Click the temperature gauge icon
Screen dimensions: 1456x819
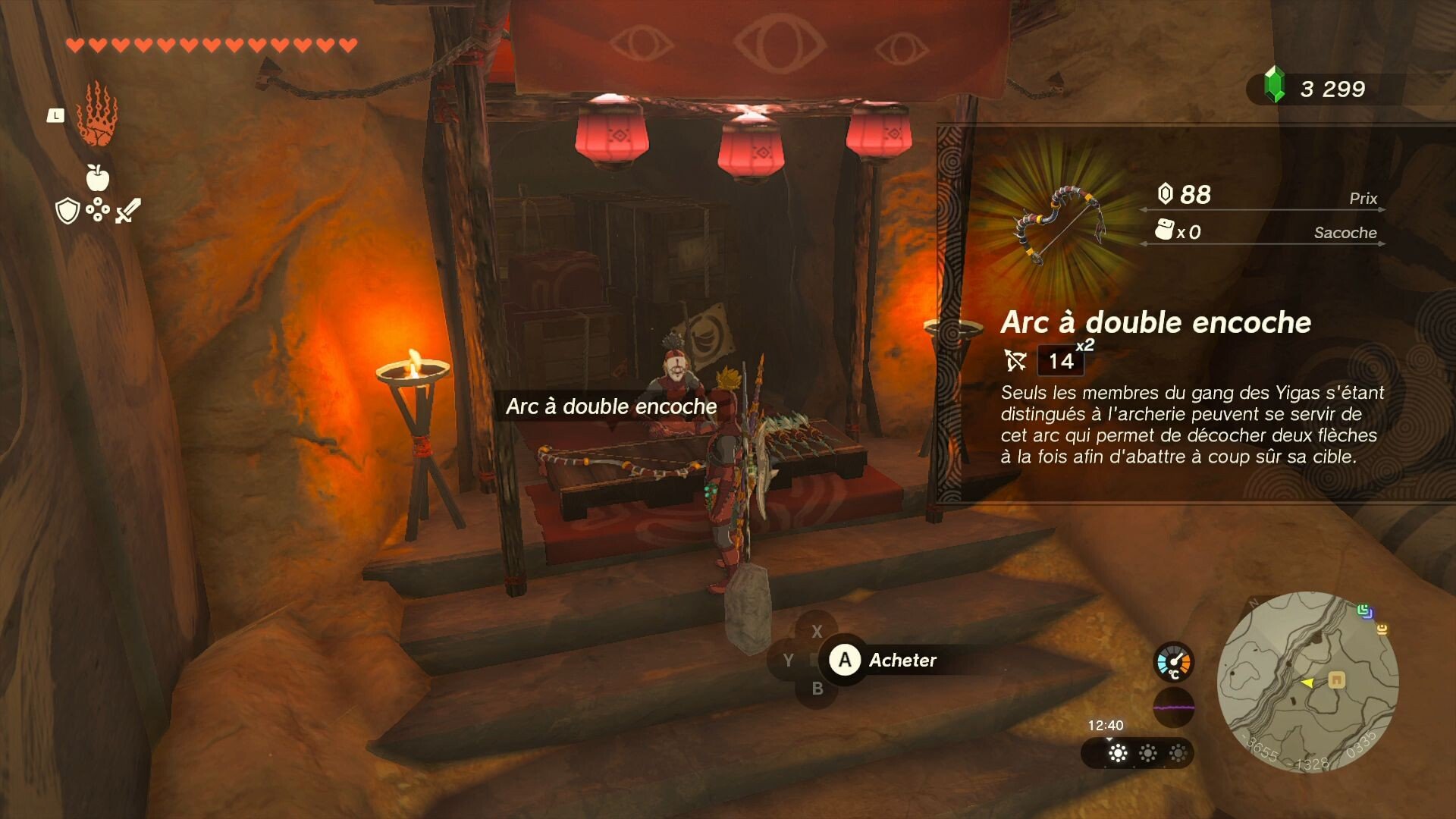click(x=1173, y=661)
